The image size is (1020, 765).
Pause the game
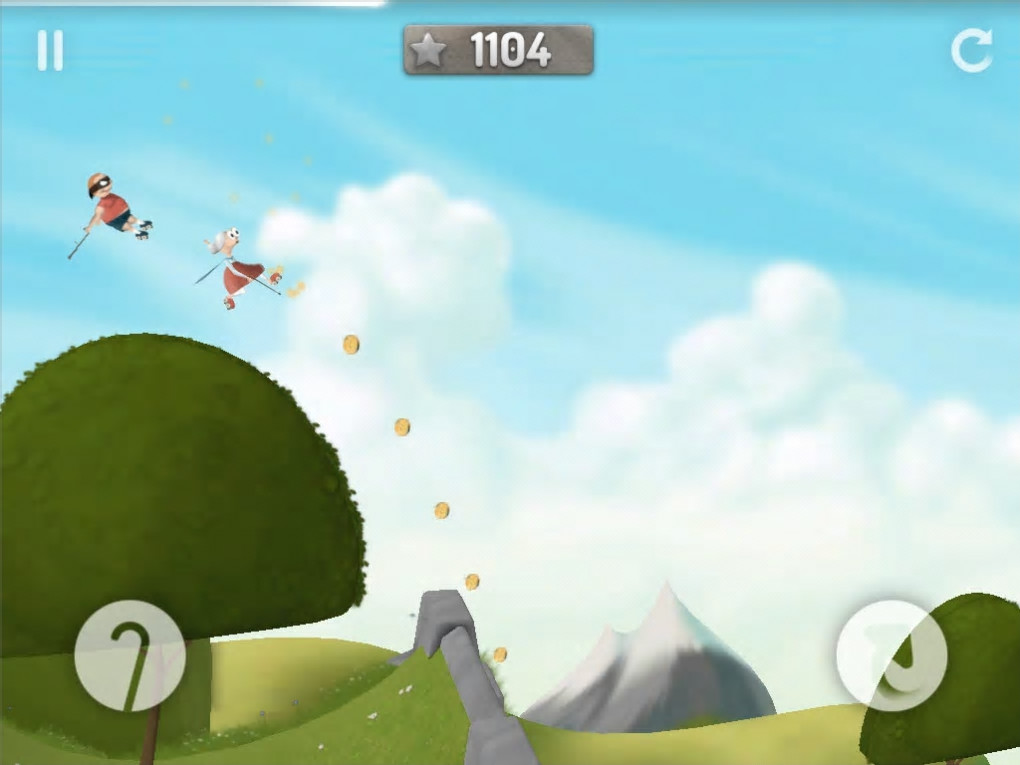[50, 51]
